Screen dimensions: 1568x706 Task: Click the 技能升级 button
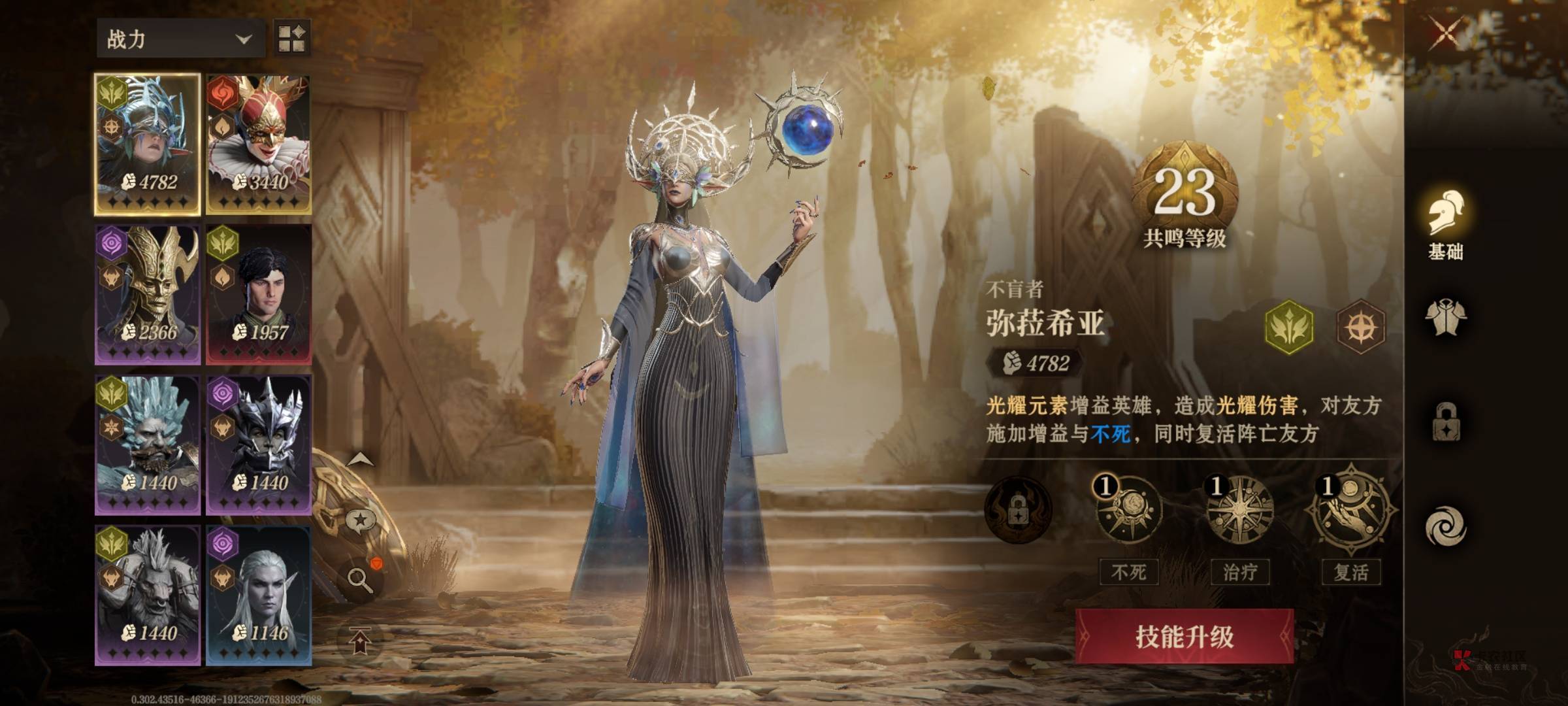pos(1184,637)
